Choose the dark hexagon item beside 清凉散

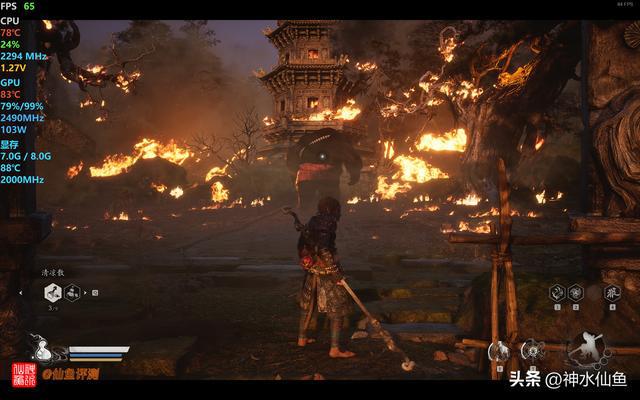tap(73, 292)
